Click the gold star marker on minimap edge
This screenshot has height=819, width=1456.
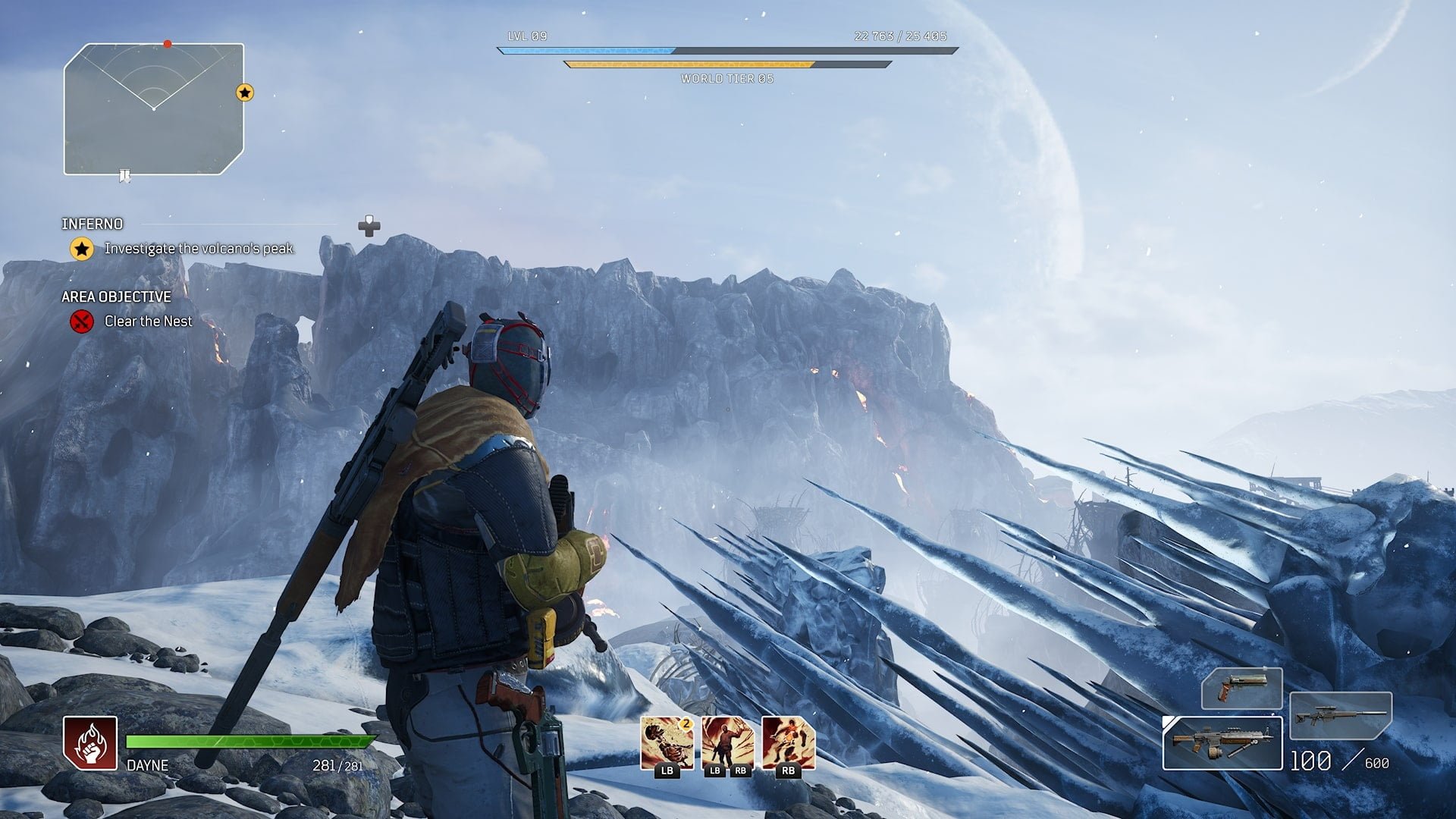244,93
